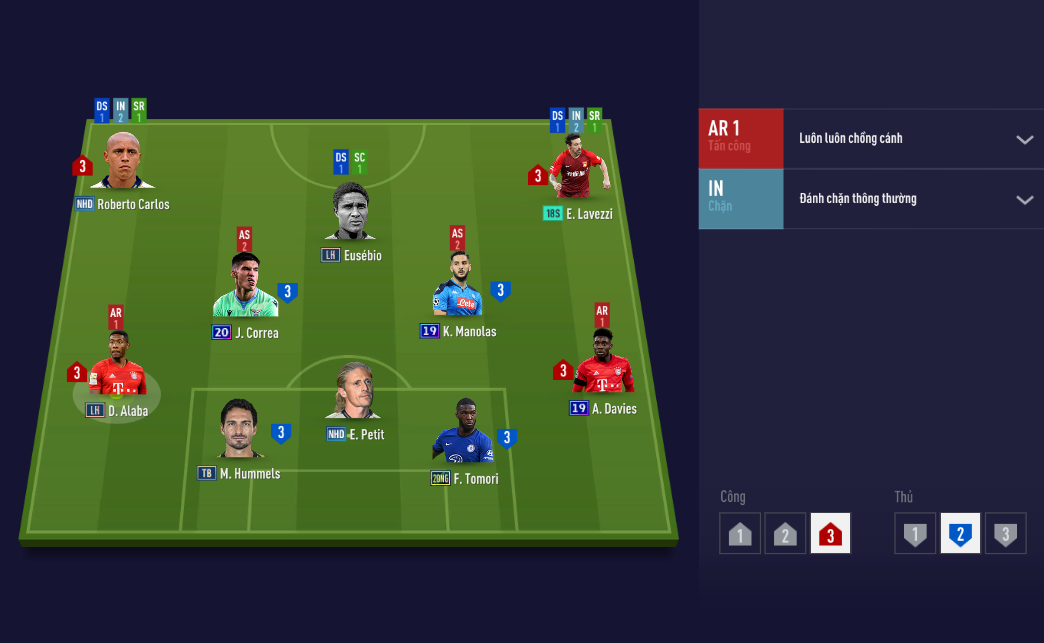Set defense (Thủ) level to 1

point(915,534)
